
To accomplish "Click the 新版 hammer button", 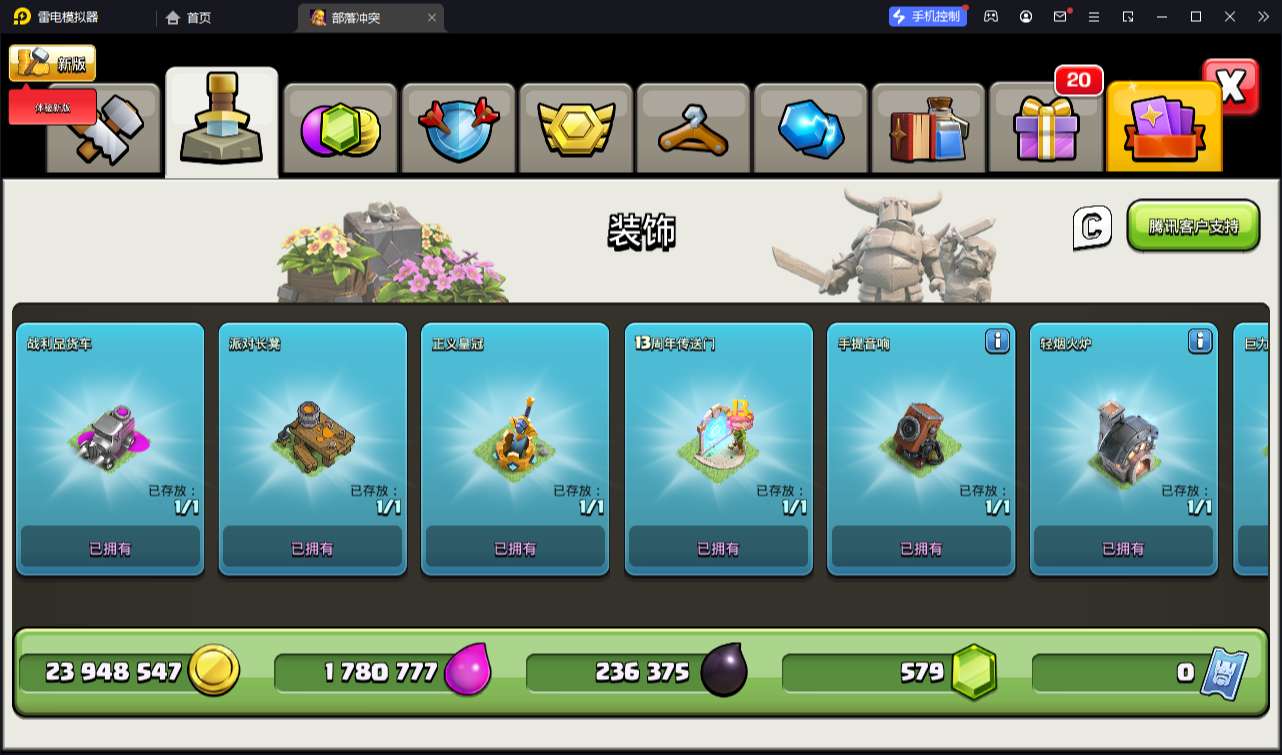I will click(52, 63).
